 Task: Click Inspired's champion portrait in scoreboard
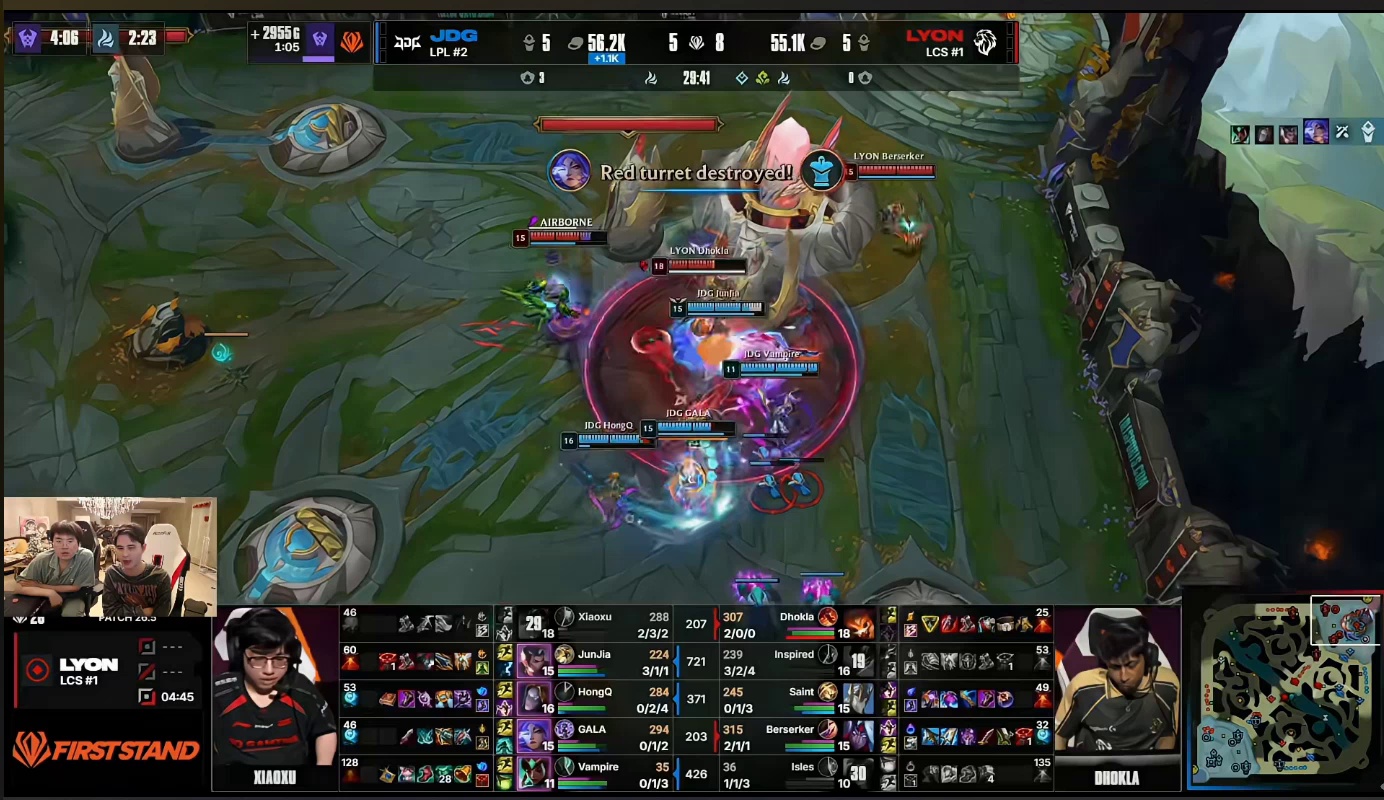coord(857,661)
